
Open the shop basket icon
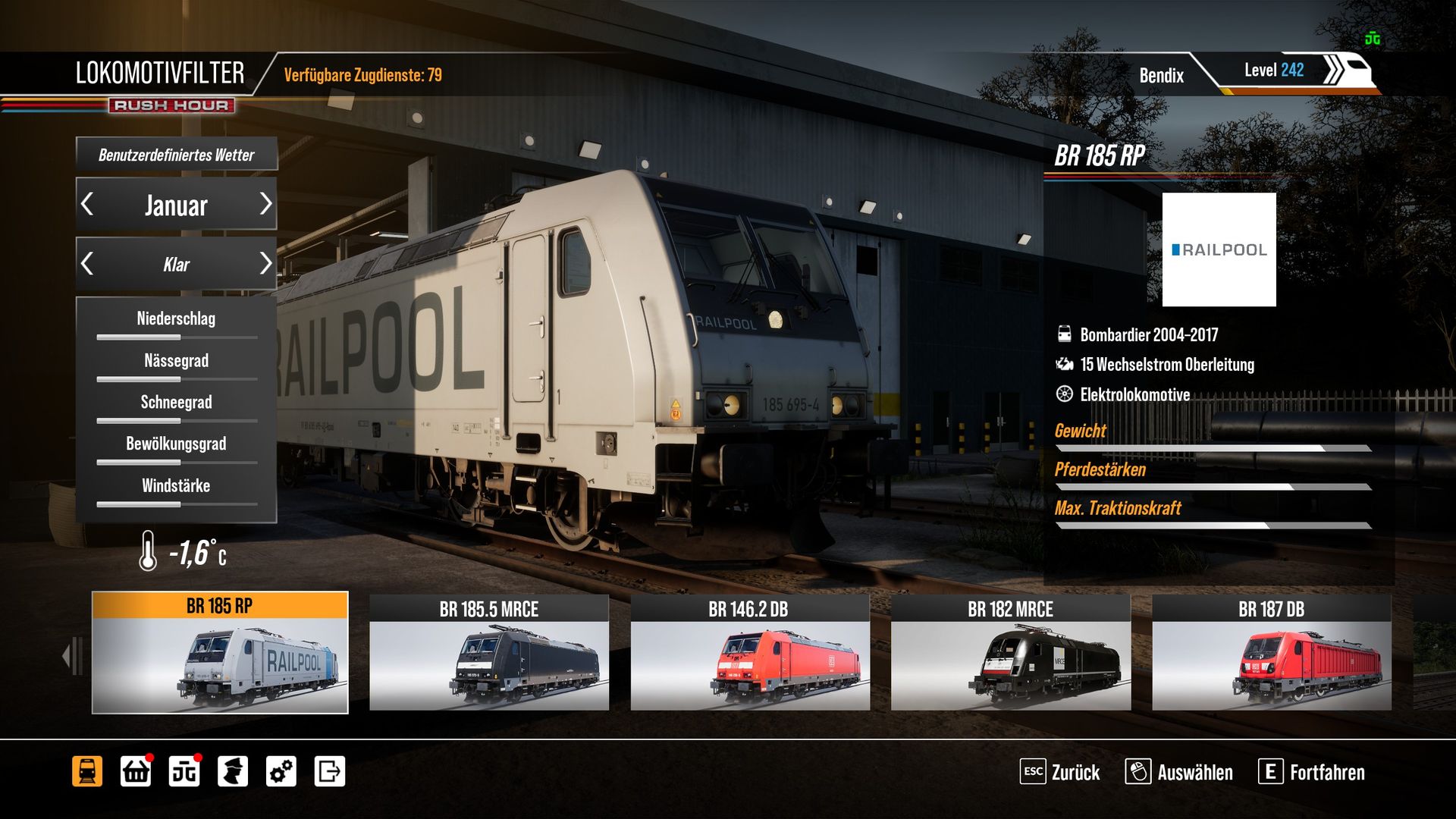pos(136,772)
